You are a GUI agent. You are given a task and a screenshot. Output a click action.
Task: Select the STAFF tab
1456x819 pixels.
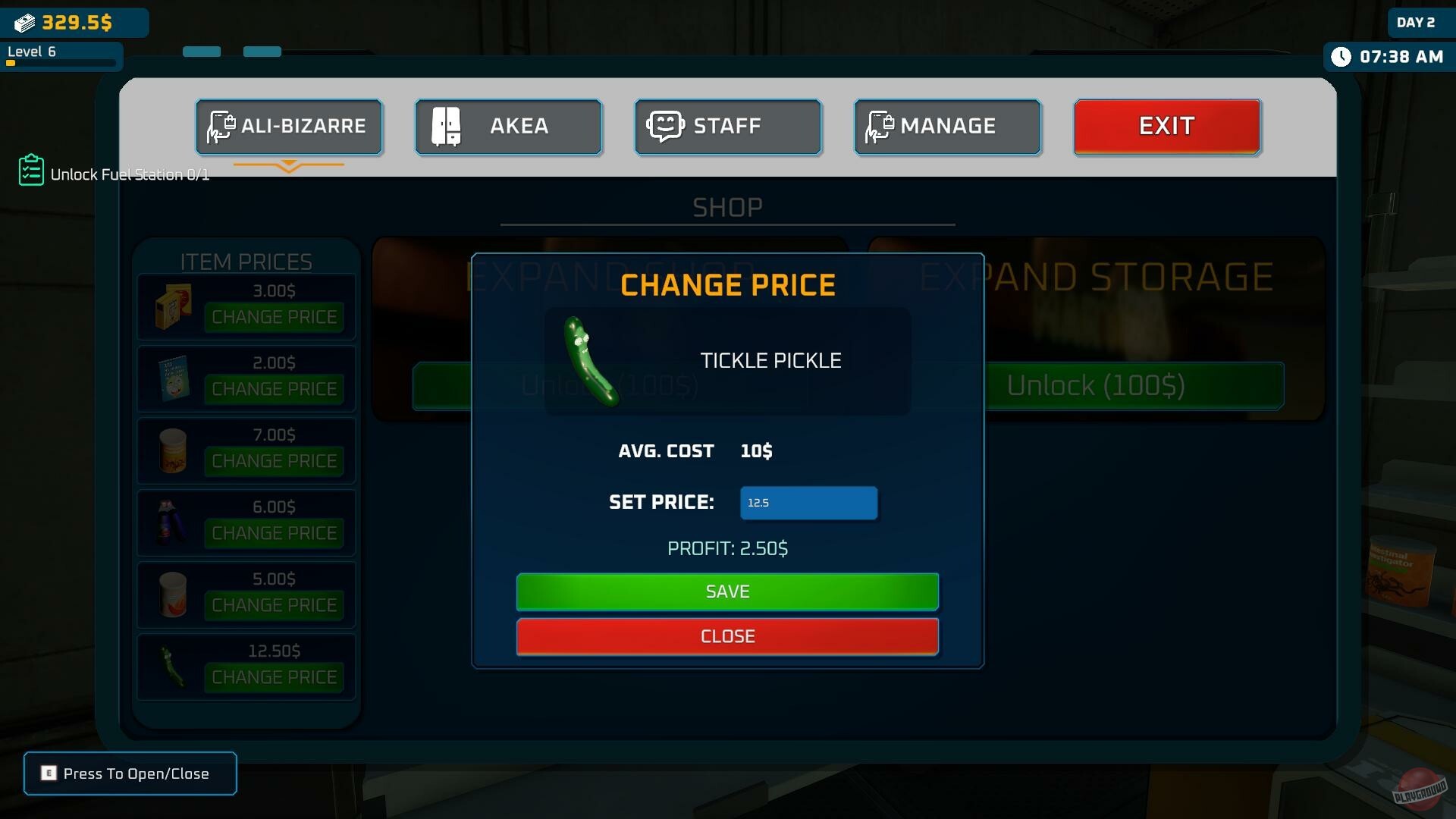coord(727,127)
